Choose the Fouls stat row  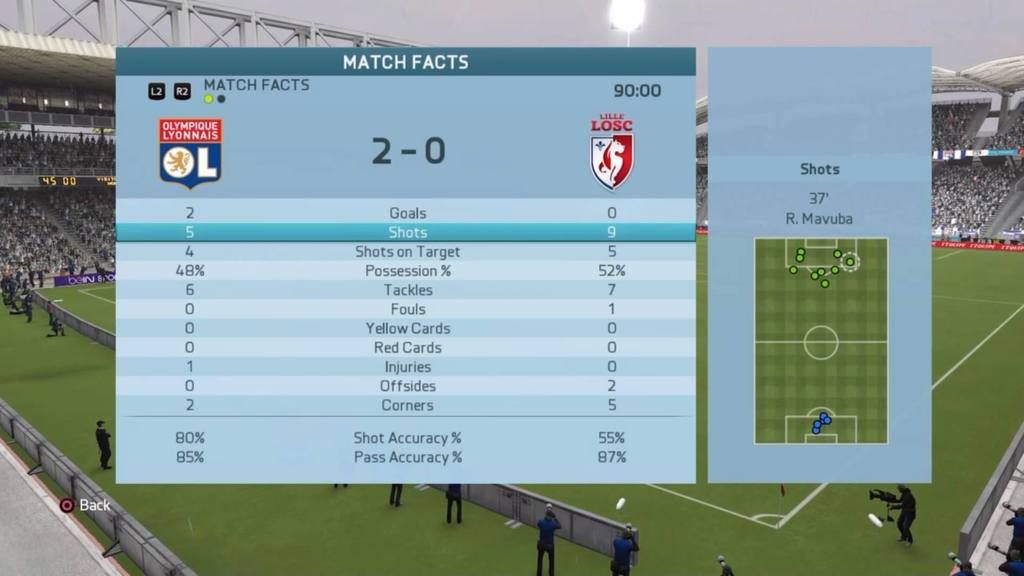click(406, 309)
